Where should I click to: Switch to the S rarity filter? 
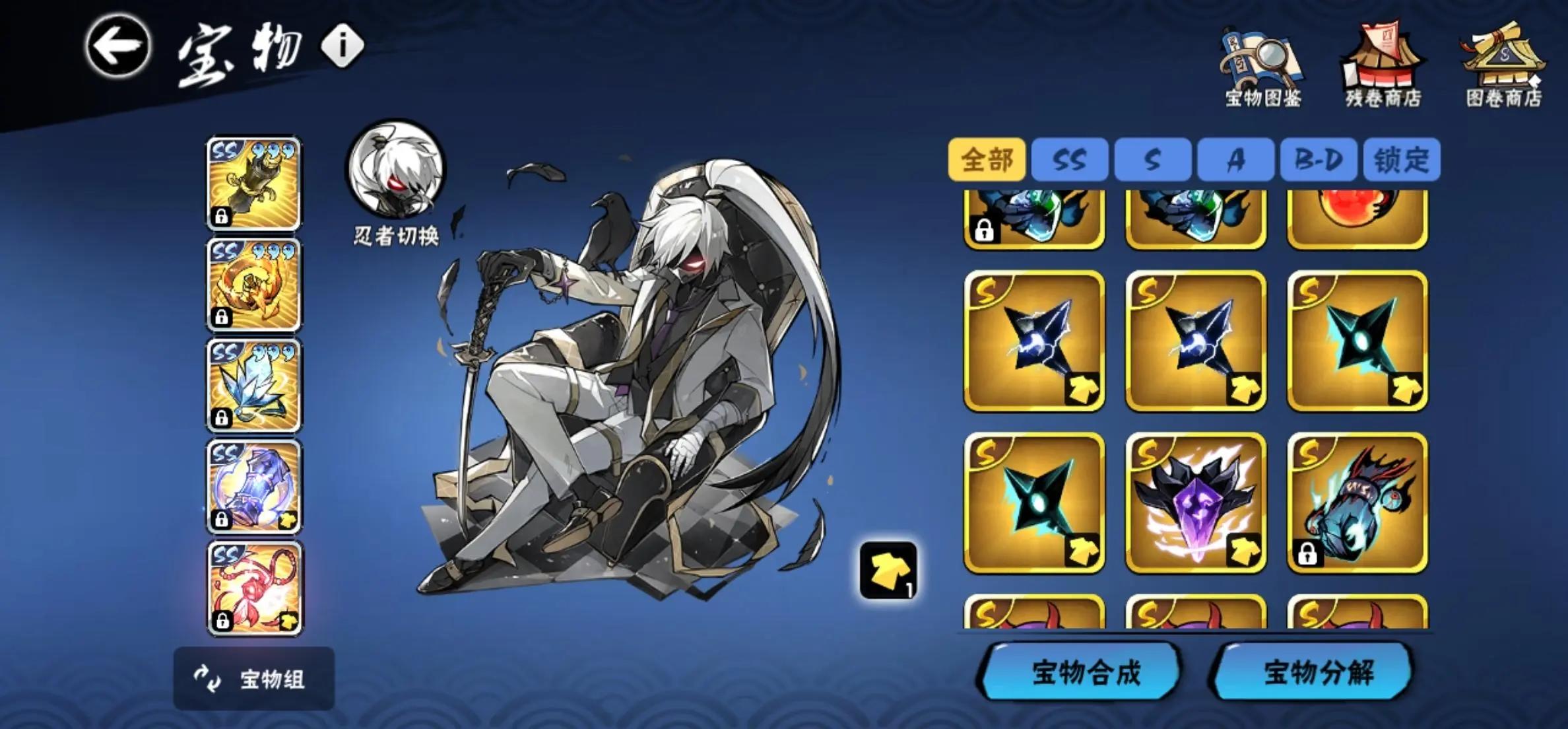tap(1152, 159)
